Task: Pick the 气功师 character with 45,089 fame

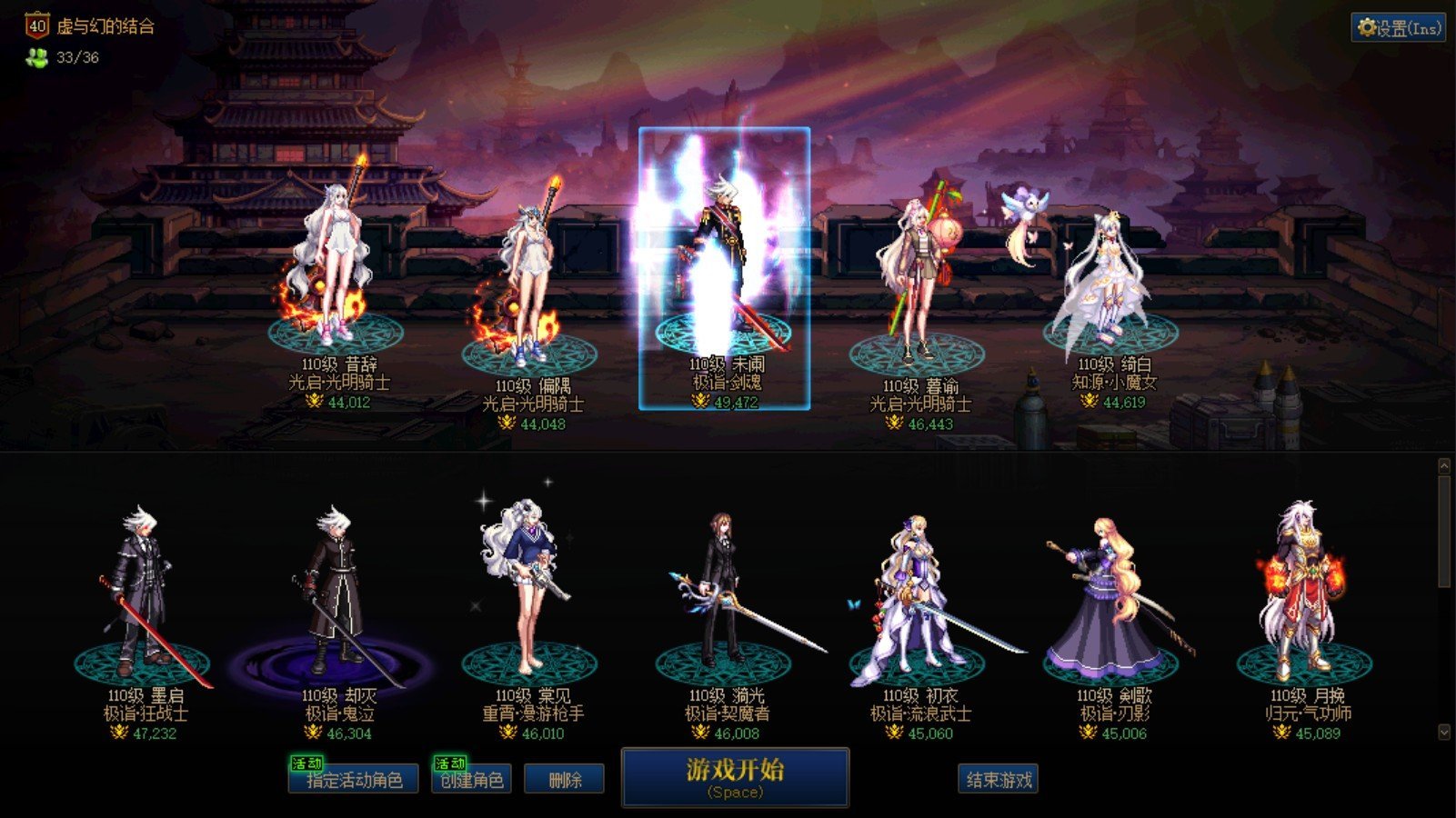Action: (x=1305, y=595)
